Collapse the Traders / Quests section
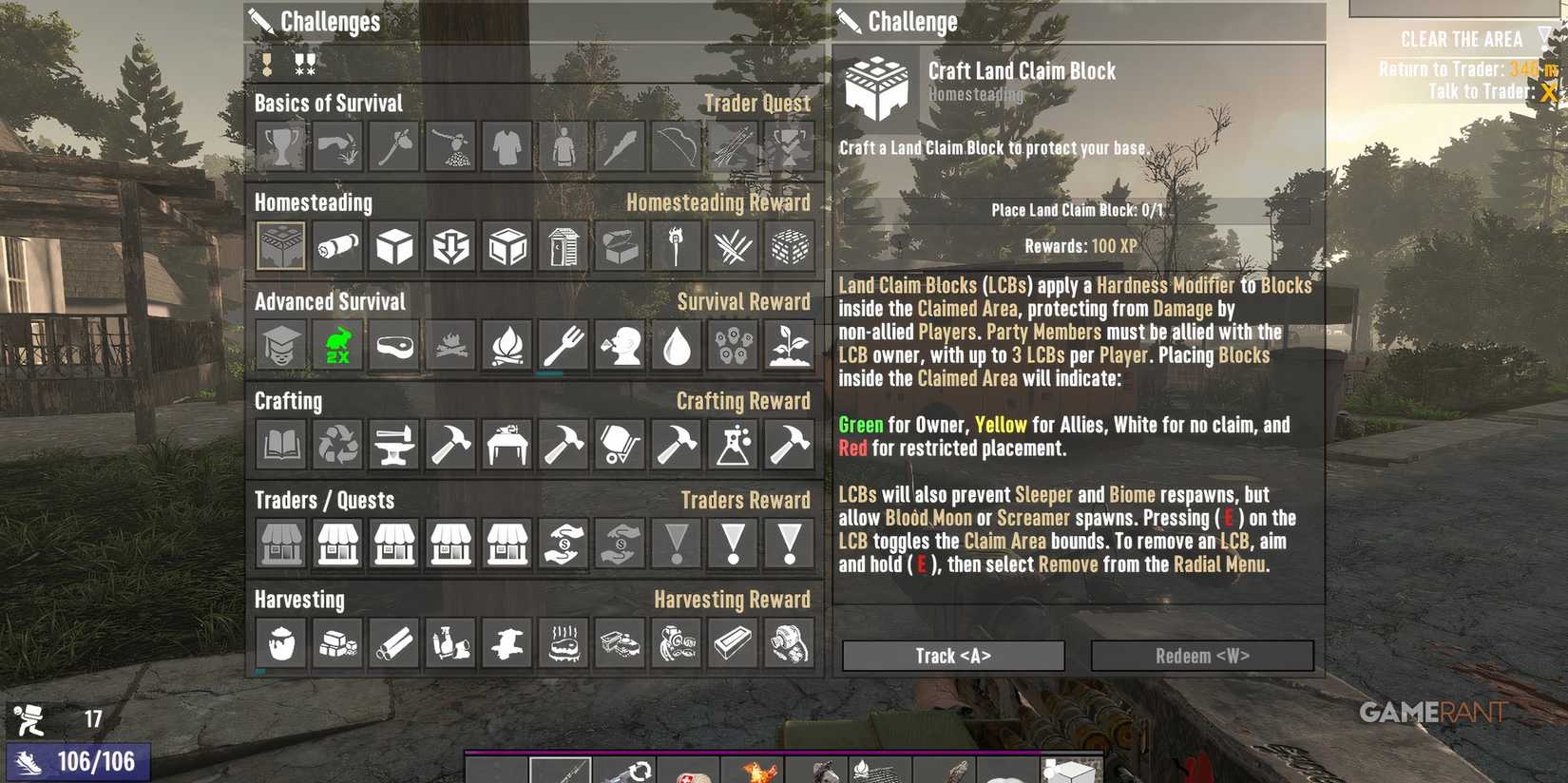This screenshot has width=1568, height=783. (323, 501)
